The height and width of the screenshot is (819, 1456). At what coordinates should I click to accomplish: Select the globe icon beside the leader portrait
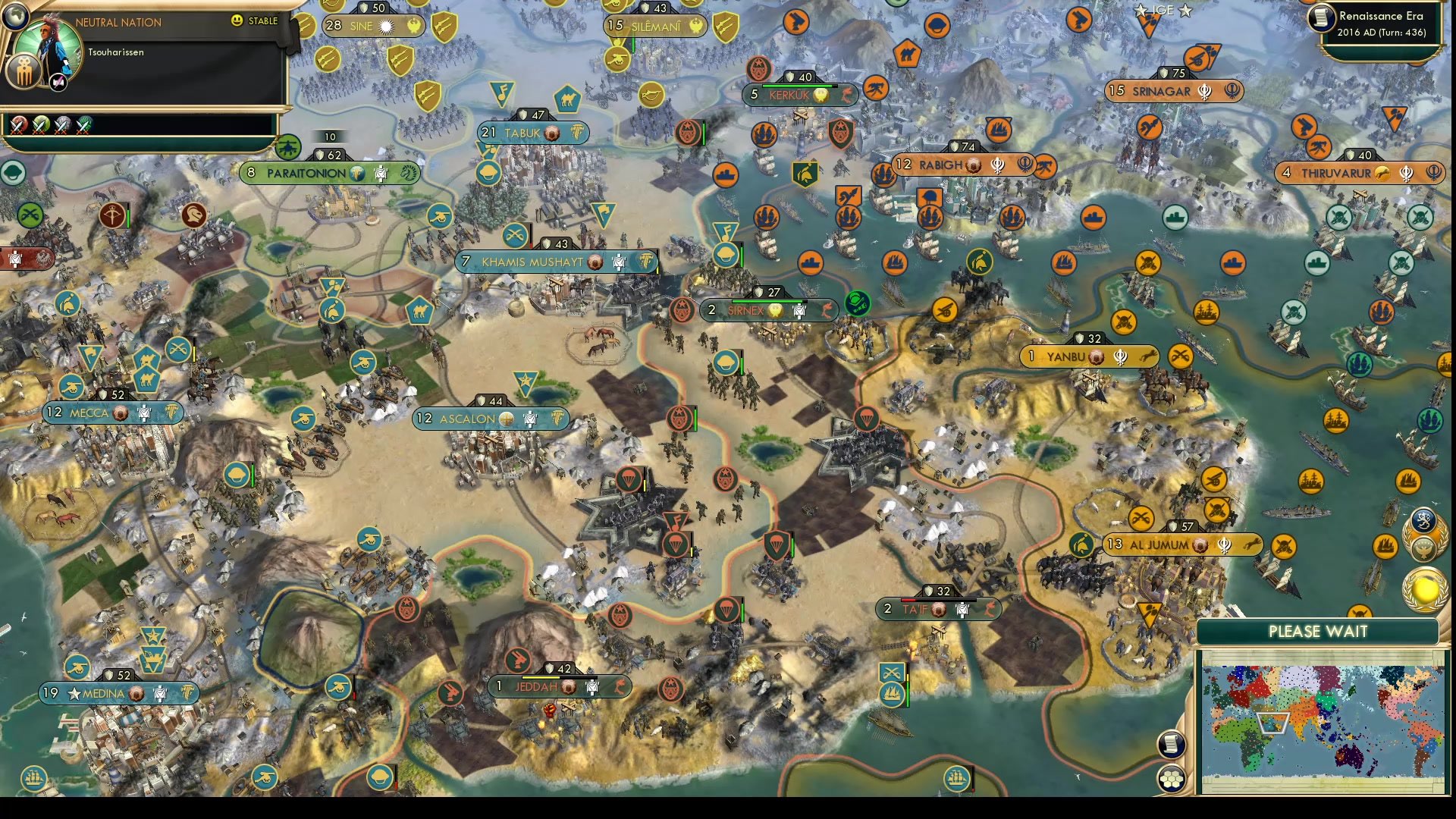[17, 17]
